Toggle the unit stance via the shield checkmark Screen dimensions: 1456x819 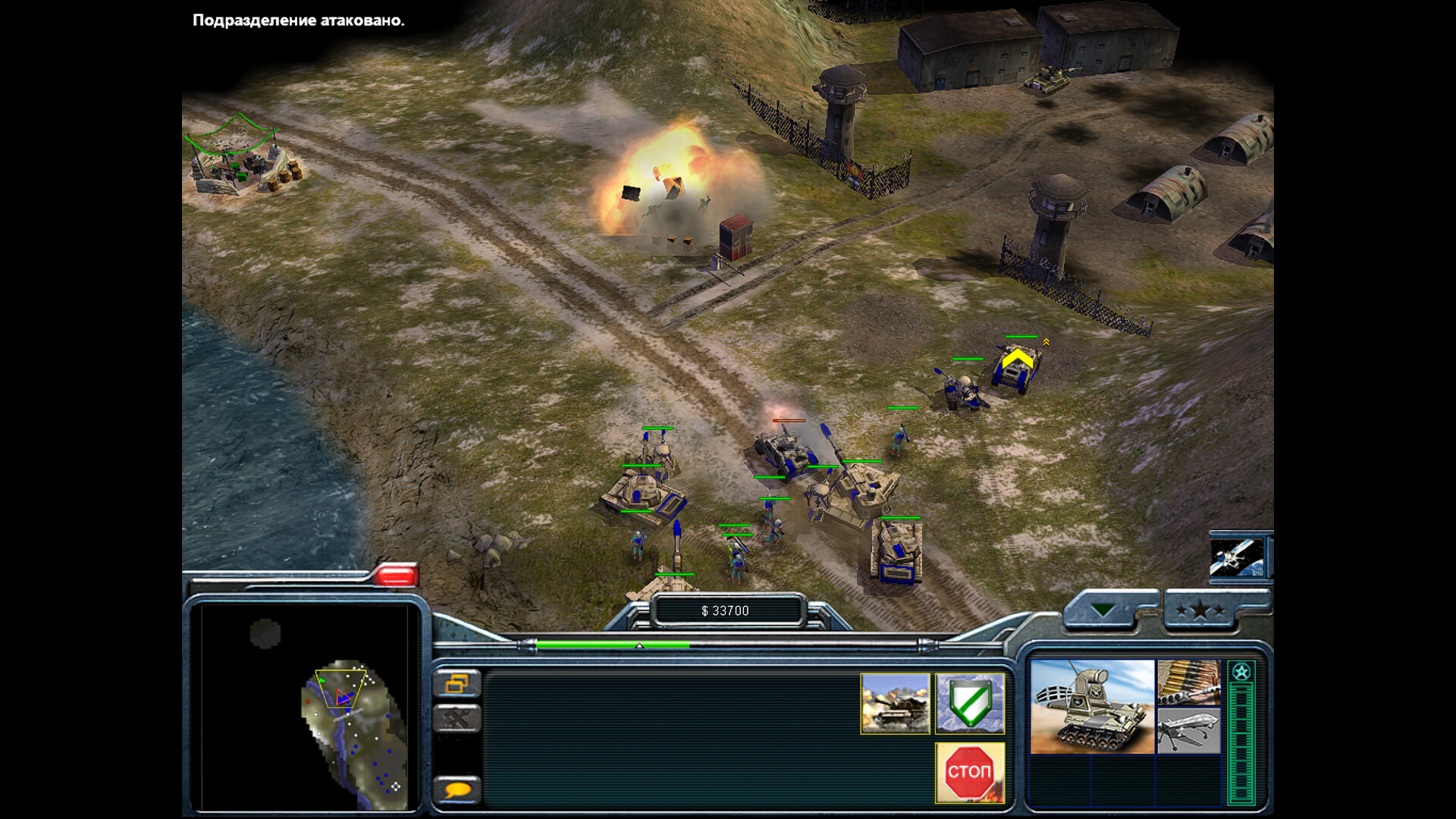971,704
